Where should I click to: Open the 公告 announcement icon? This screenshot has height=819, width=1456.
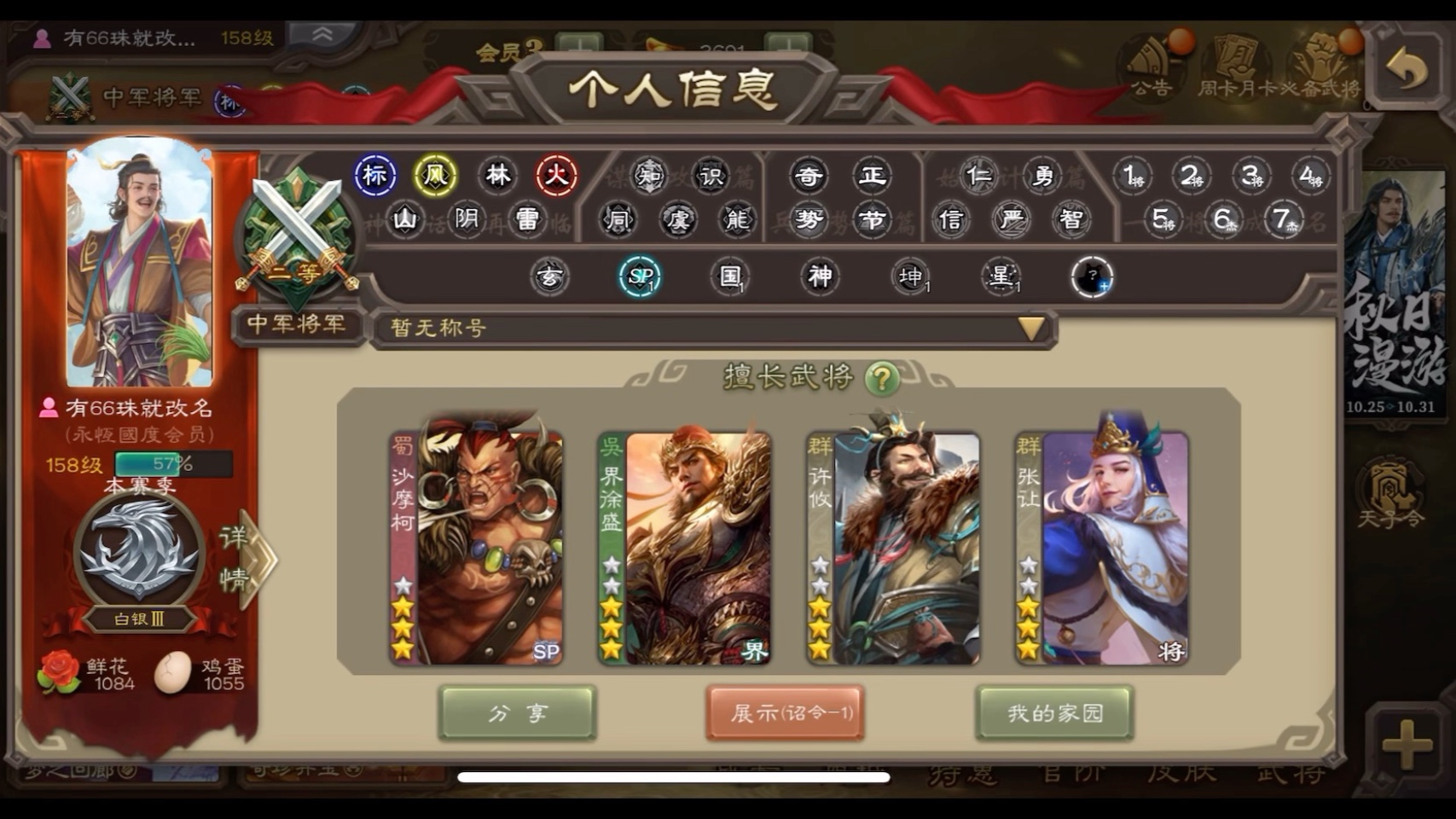tap(1151, 67)
